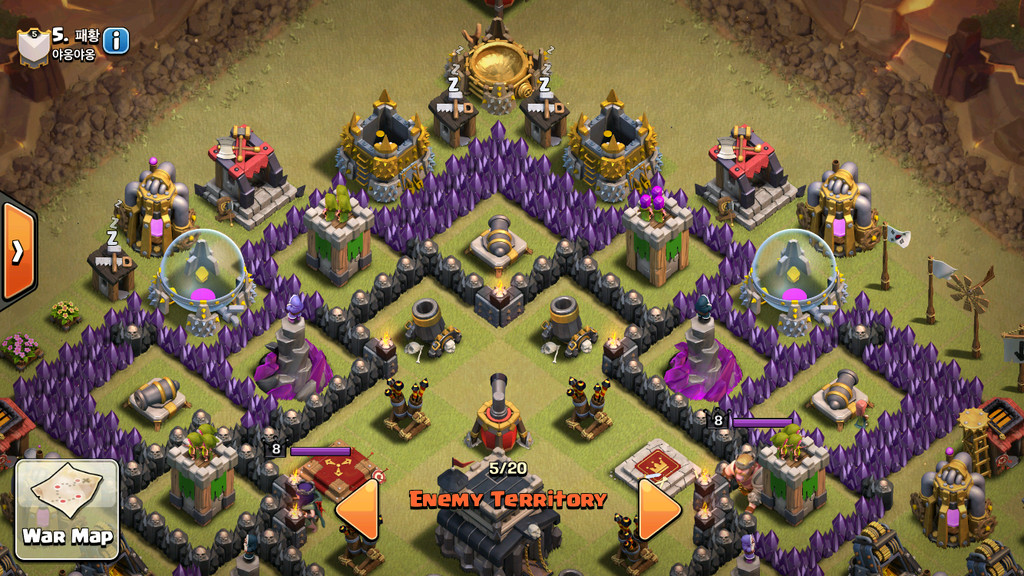This screenshot has height=576, width=1024.
Task: Go to the next enemy base
Action: pyautogui.click(x=659, y=509)
